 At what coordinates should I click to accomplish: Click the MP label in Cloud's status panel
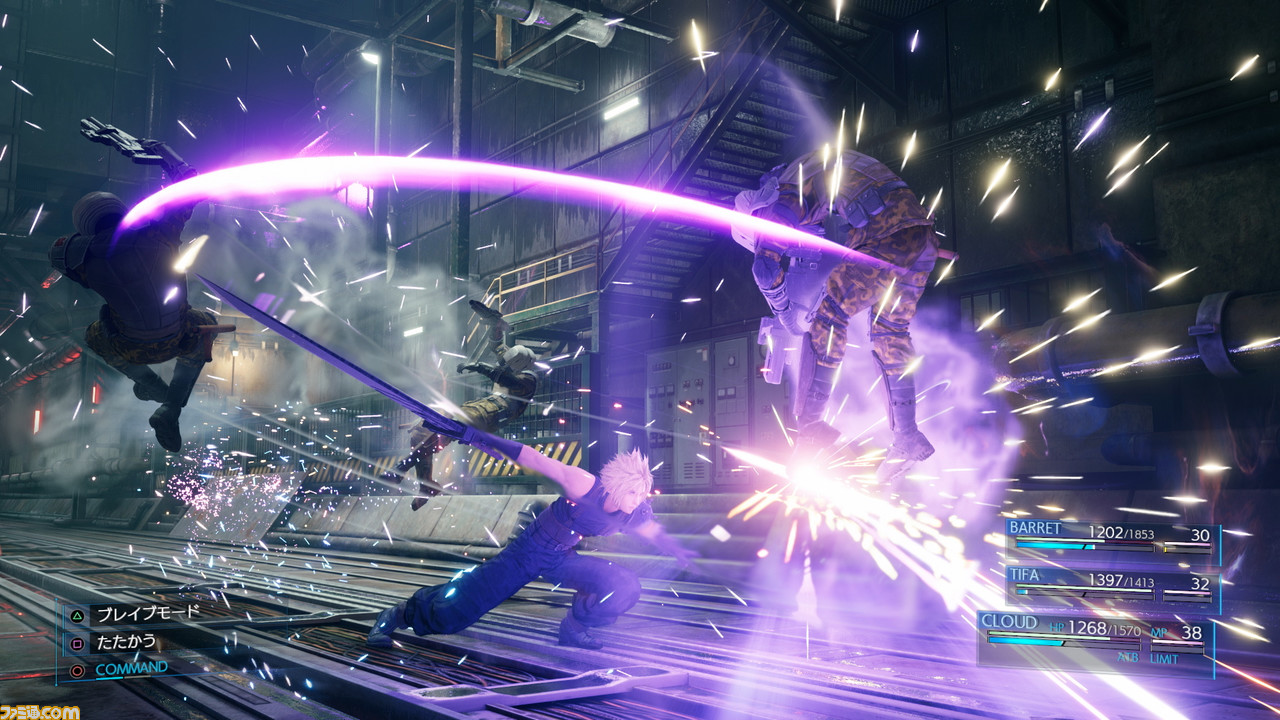(1159, 633)
